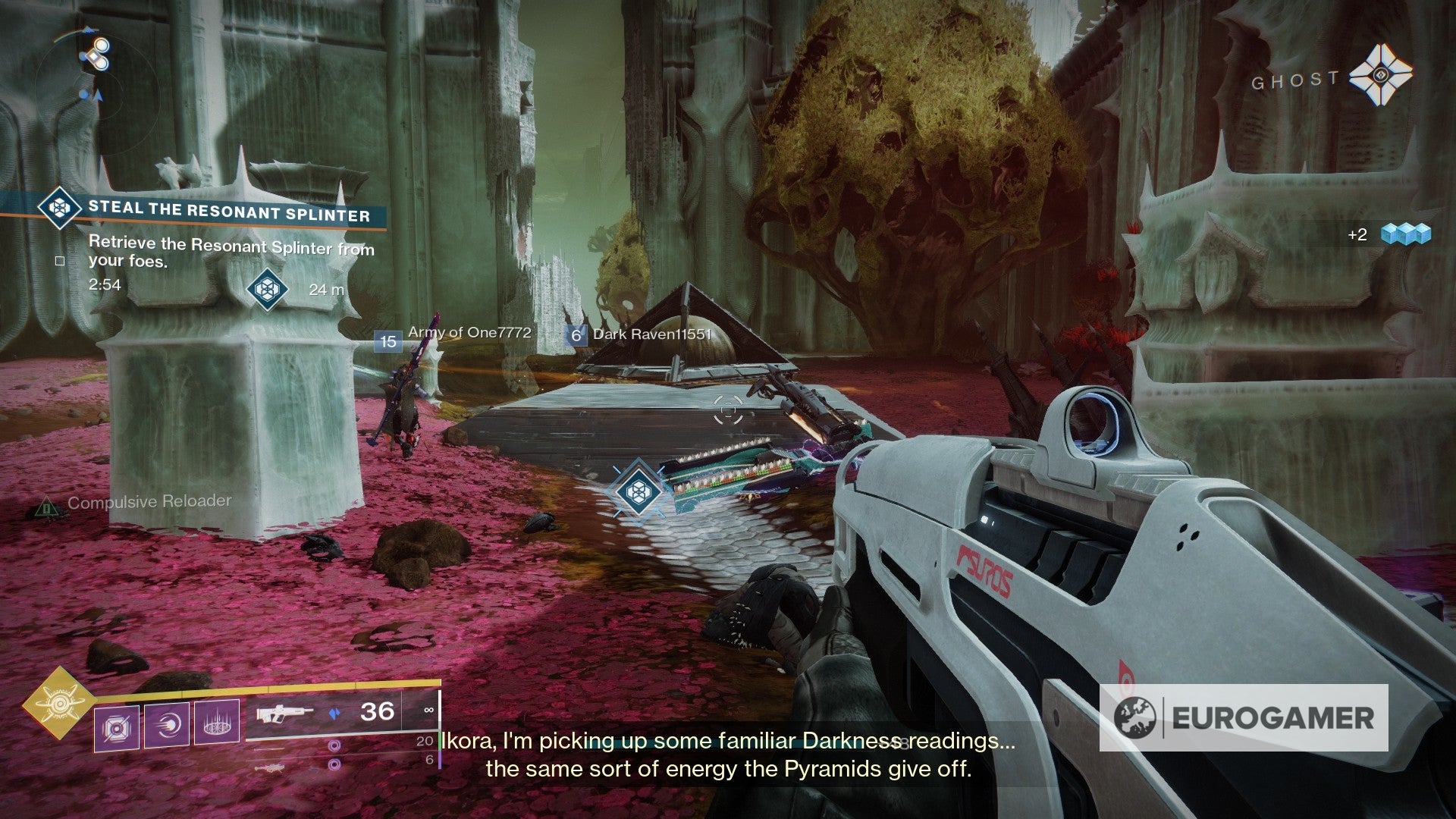This screenshot has width=1456, height=819.
Task: Click the +2 blue cubes pickup notification
Action: 1389,234
